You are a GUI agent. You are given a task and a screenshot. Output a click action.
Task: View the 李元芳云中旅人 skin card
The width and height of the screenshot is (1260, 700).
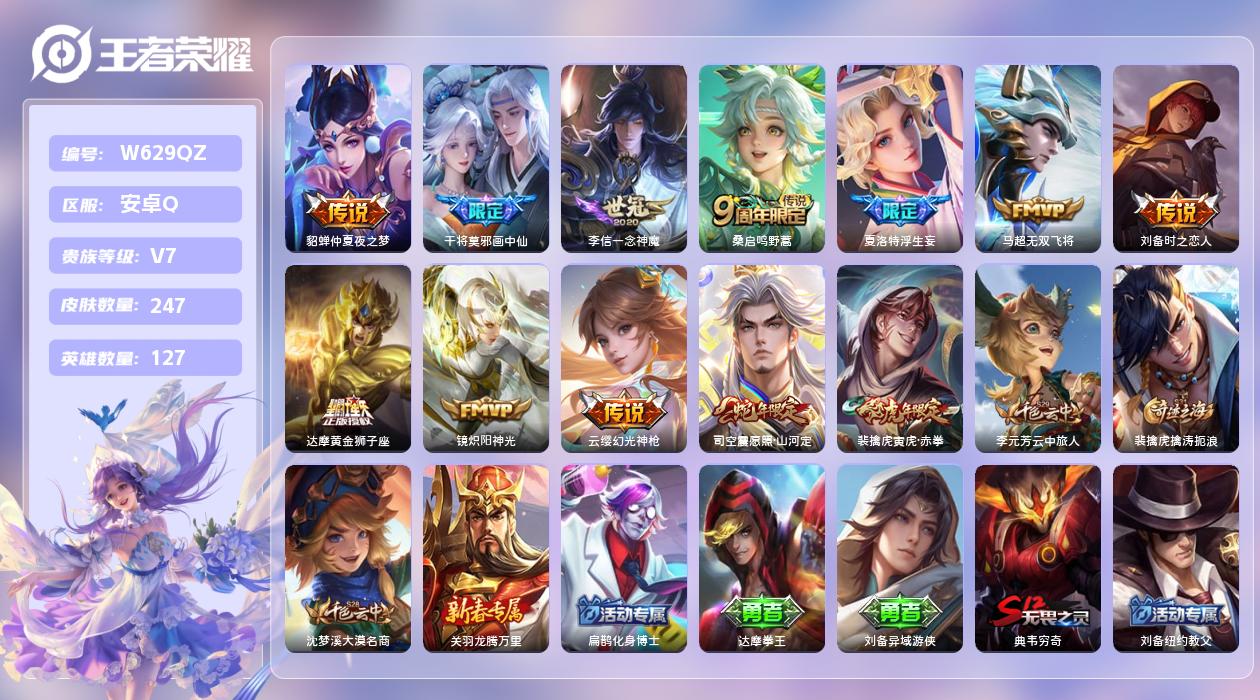point(1038,358)
